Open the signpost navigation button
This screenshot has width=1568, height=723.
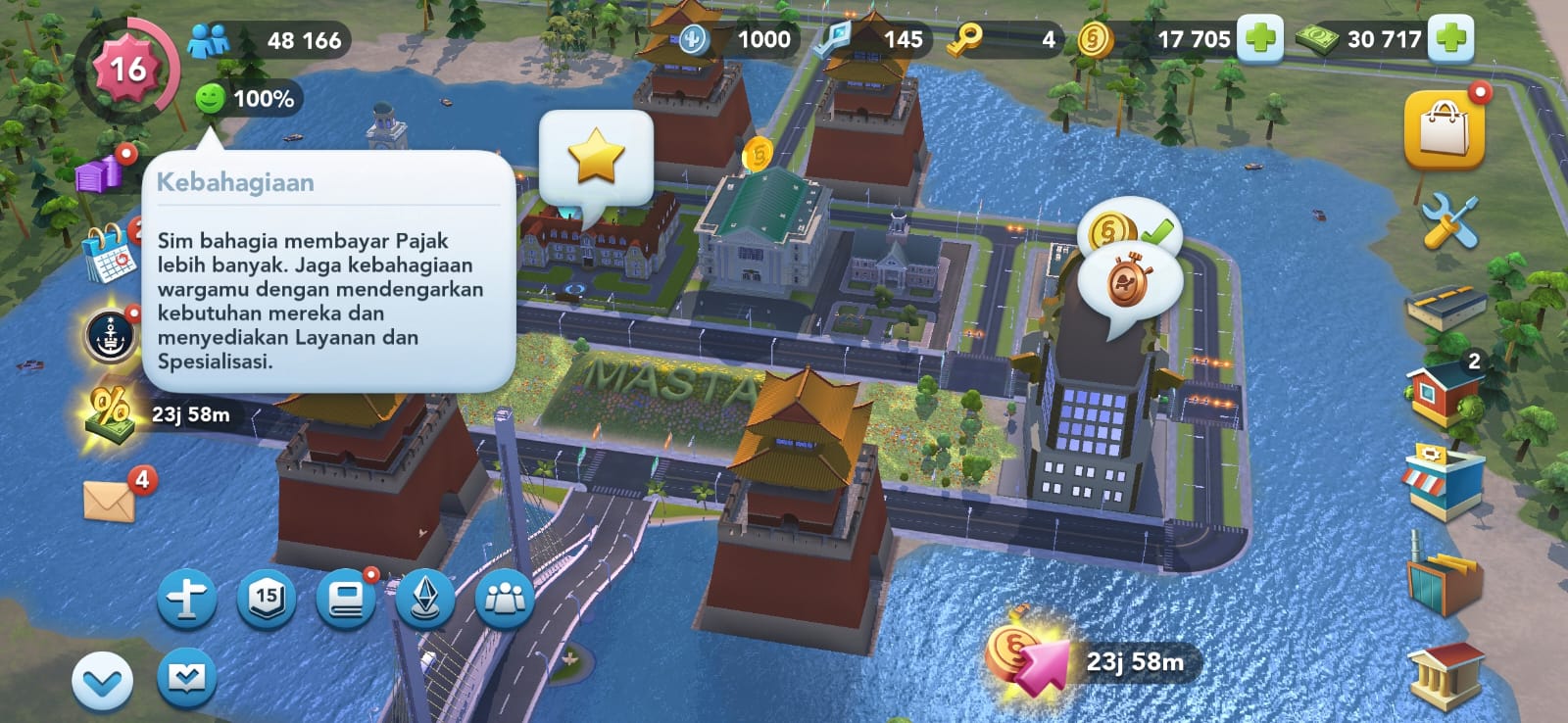[x=186, y=598]
